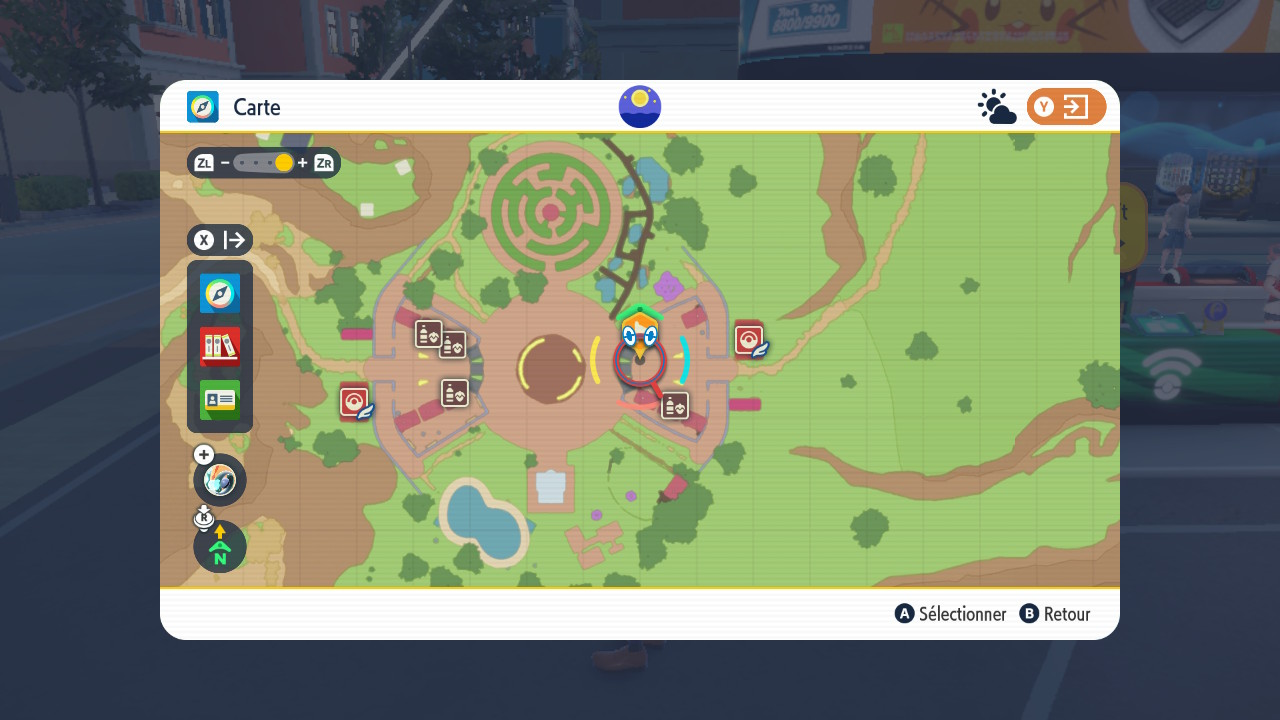Select the Pokémon Center marker east of the plaza
Screen dimensions: 1280x720
click(750, 340)
